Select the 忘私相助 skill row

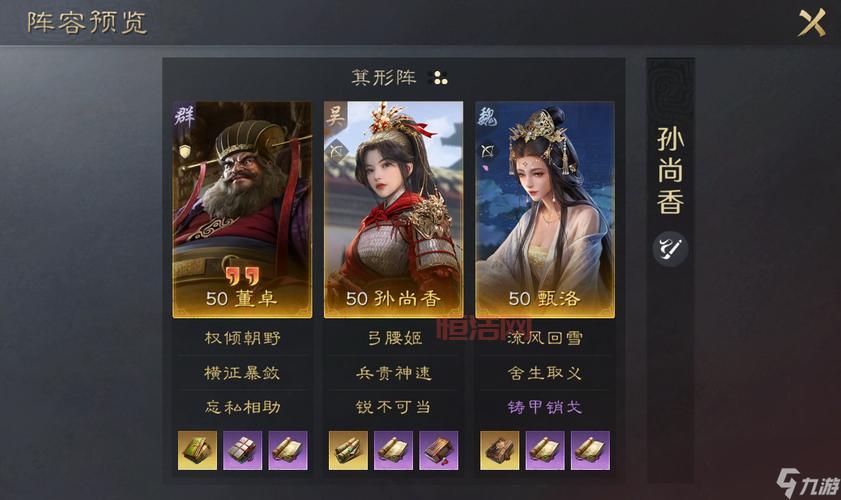tap(242, 407)
